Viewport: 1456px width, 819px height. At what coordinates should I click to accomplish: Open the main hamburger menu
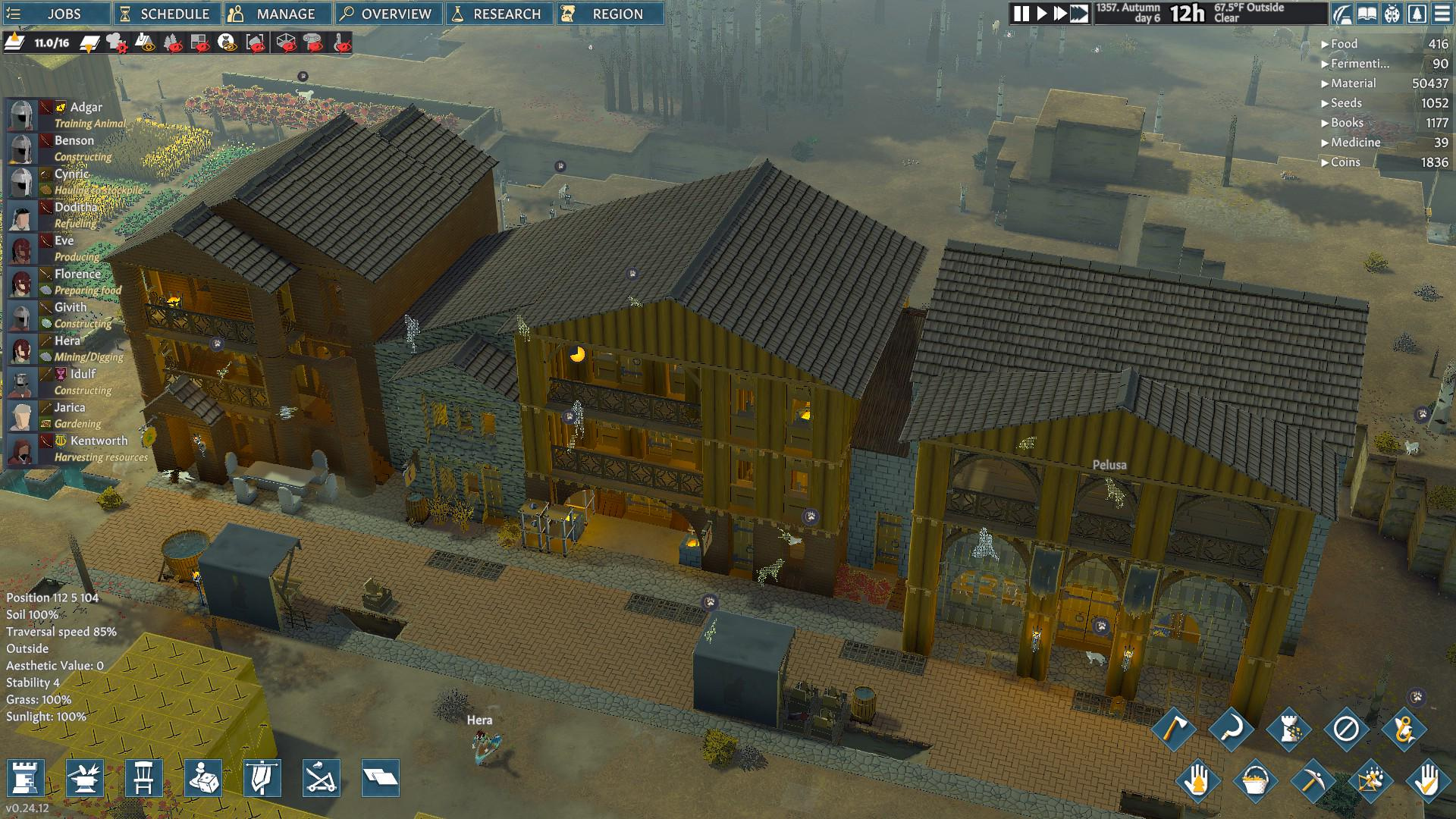[x=1442, y=14]
